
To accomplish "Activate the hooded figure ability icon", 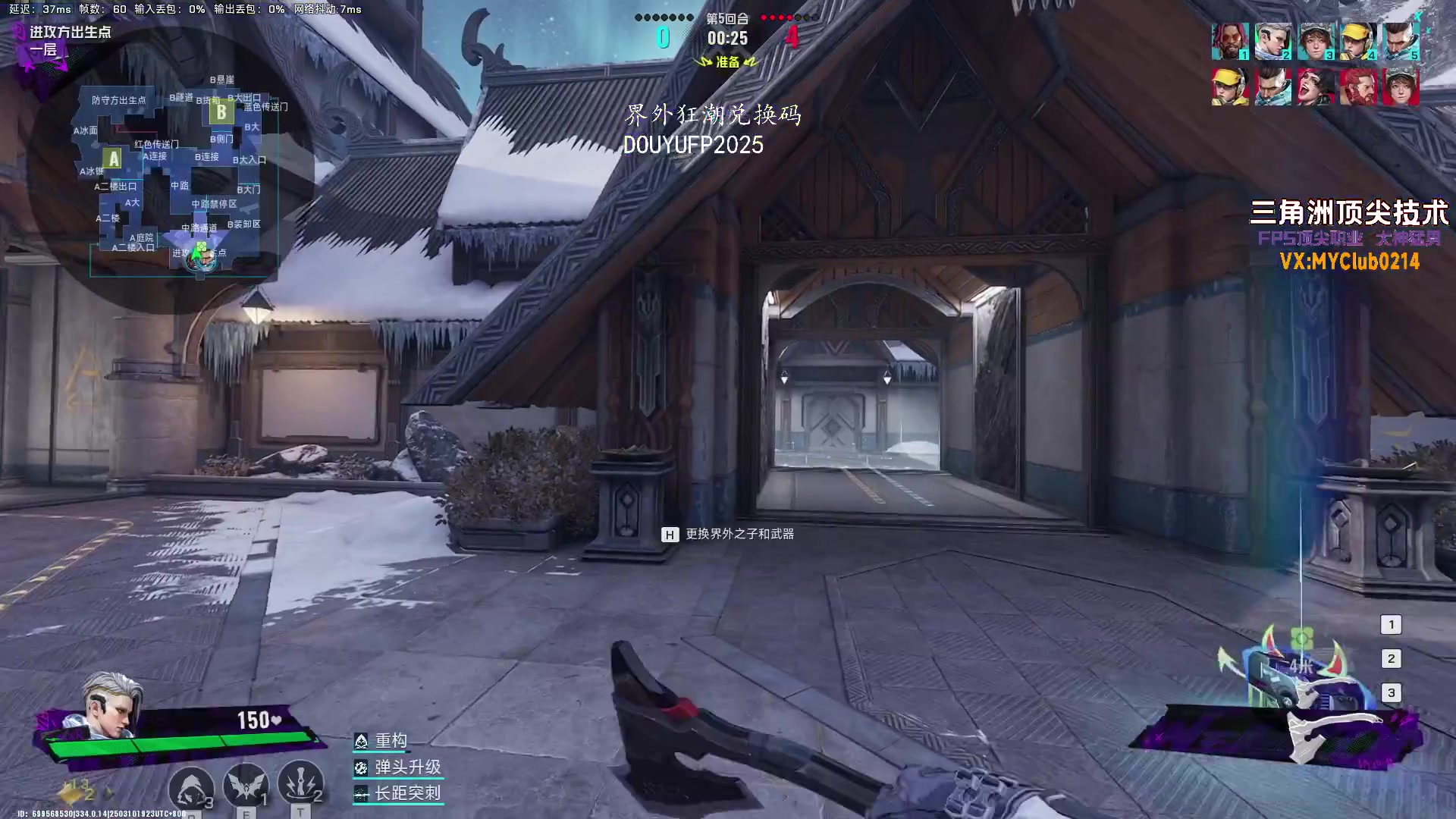I will click(x=190, y=786).
